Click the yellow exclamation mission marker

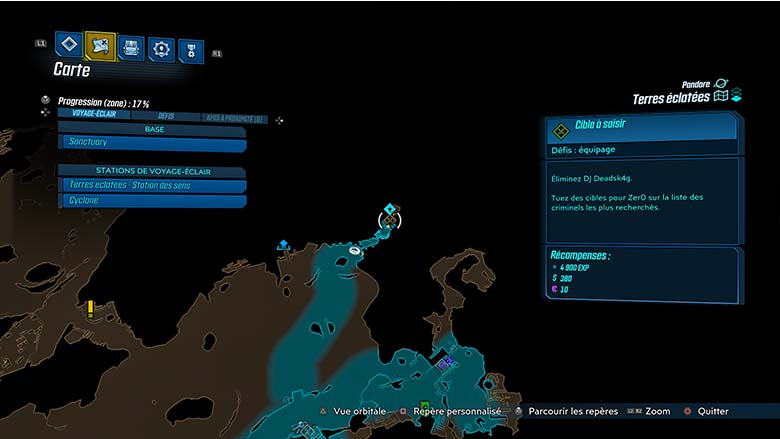pyautogui.click(x=91, y=308)
